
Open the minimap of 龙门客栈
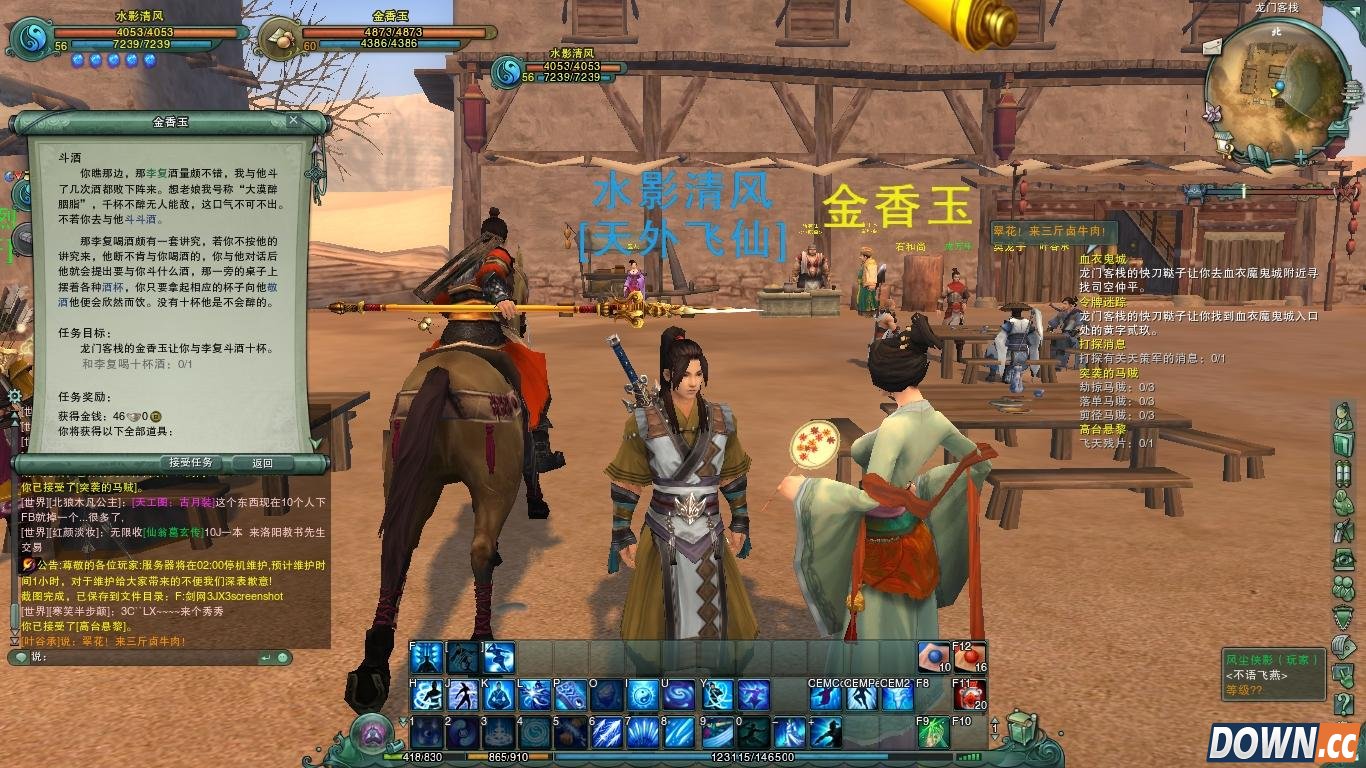1275,86
